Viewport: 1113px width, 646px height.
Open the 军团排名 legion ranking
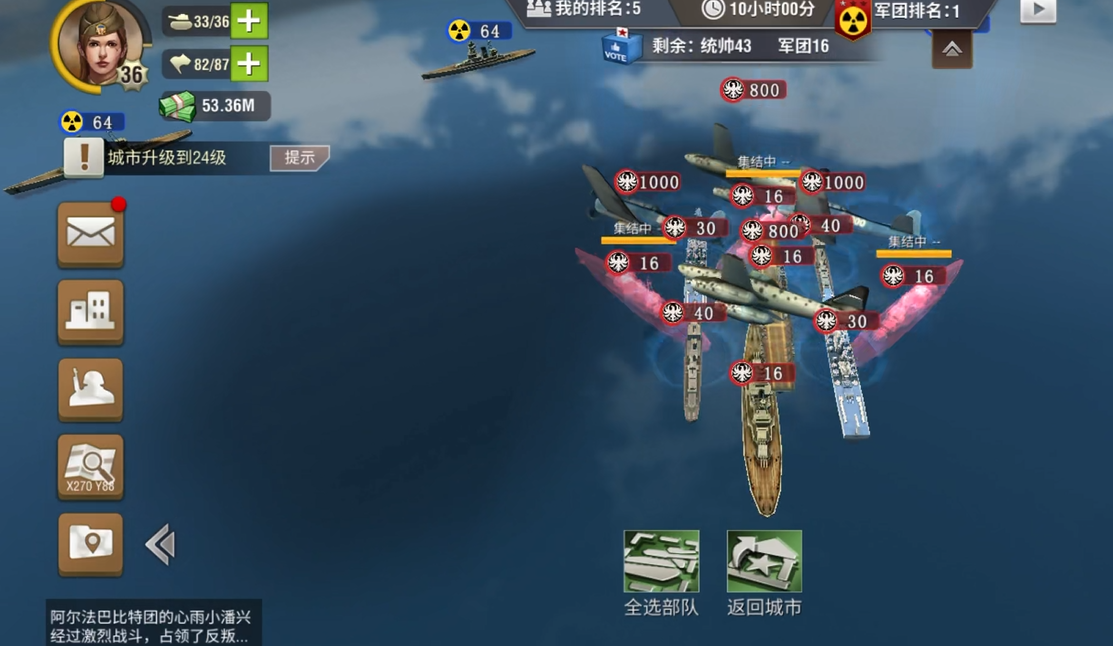[915, 11]
